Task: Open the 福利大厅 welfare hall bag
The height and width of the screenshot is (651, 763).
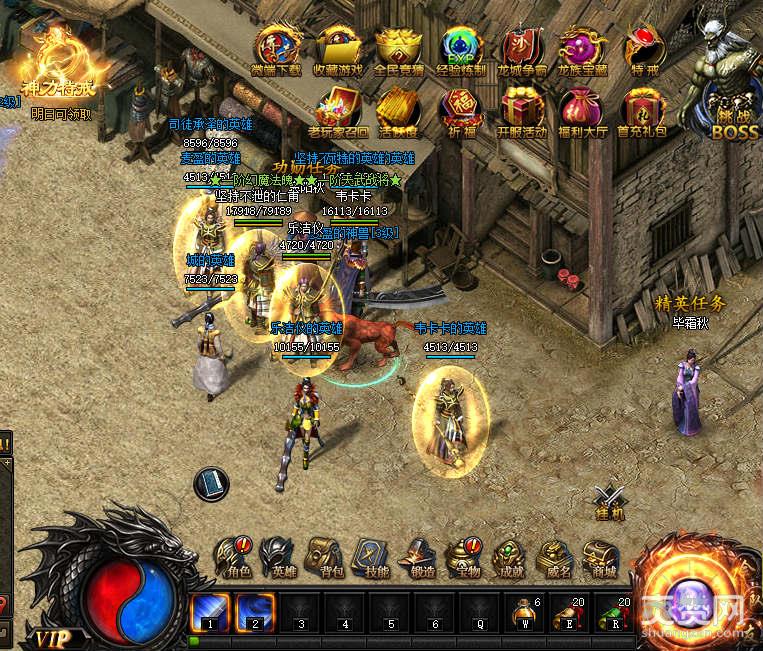Action: (x=582, y=110)
